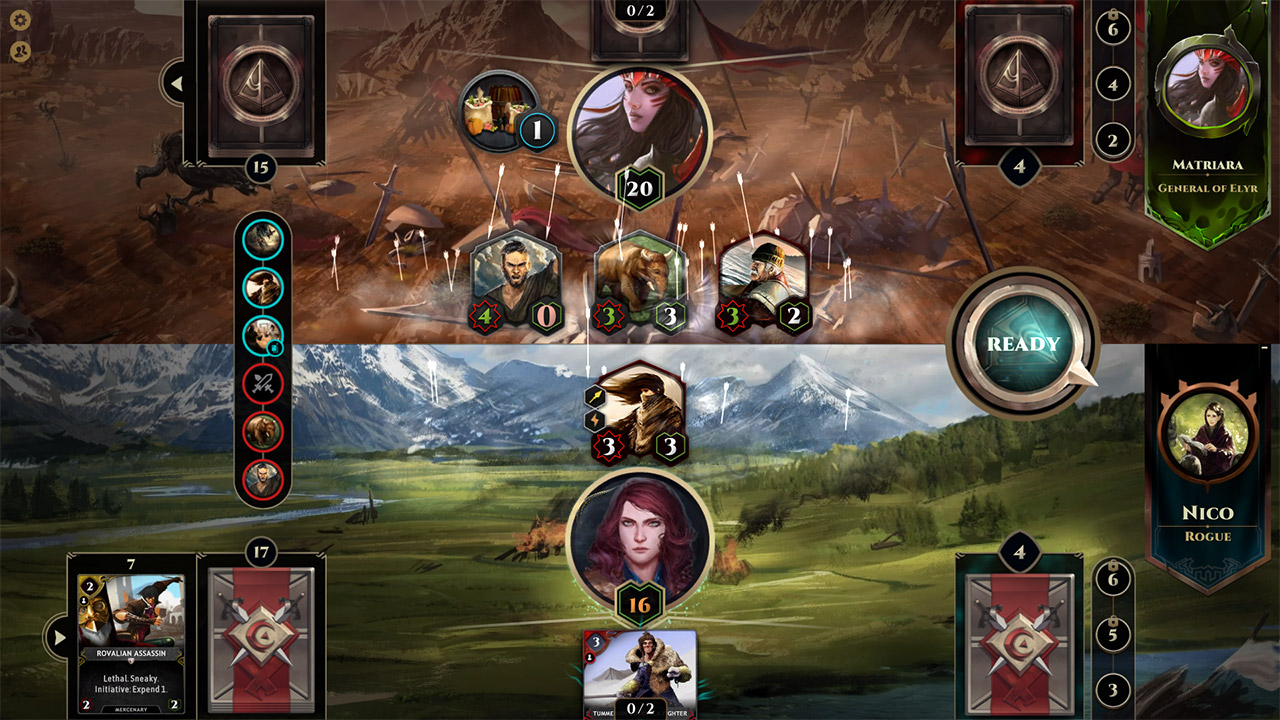1280x720 pixels.
Task: Expand your discard pile arrow
Action: click(x=56, y=637)
